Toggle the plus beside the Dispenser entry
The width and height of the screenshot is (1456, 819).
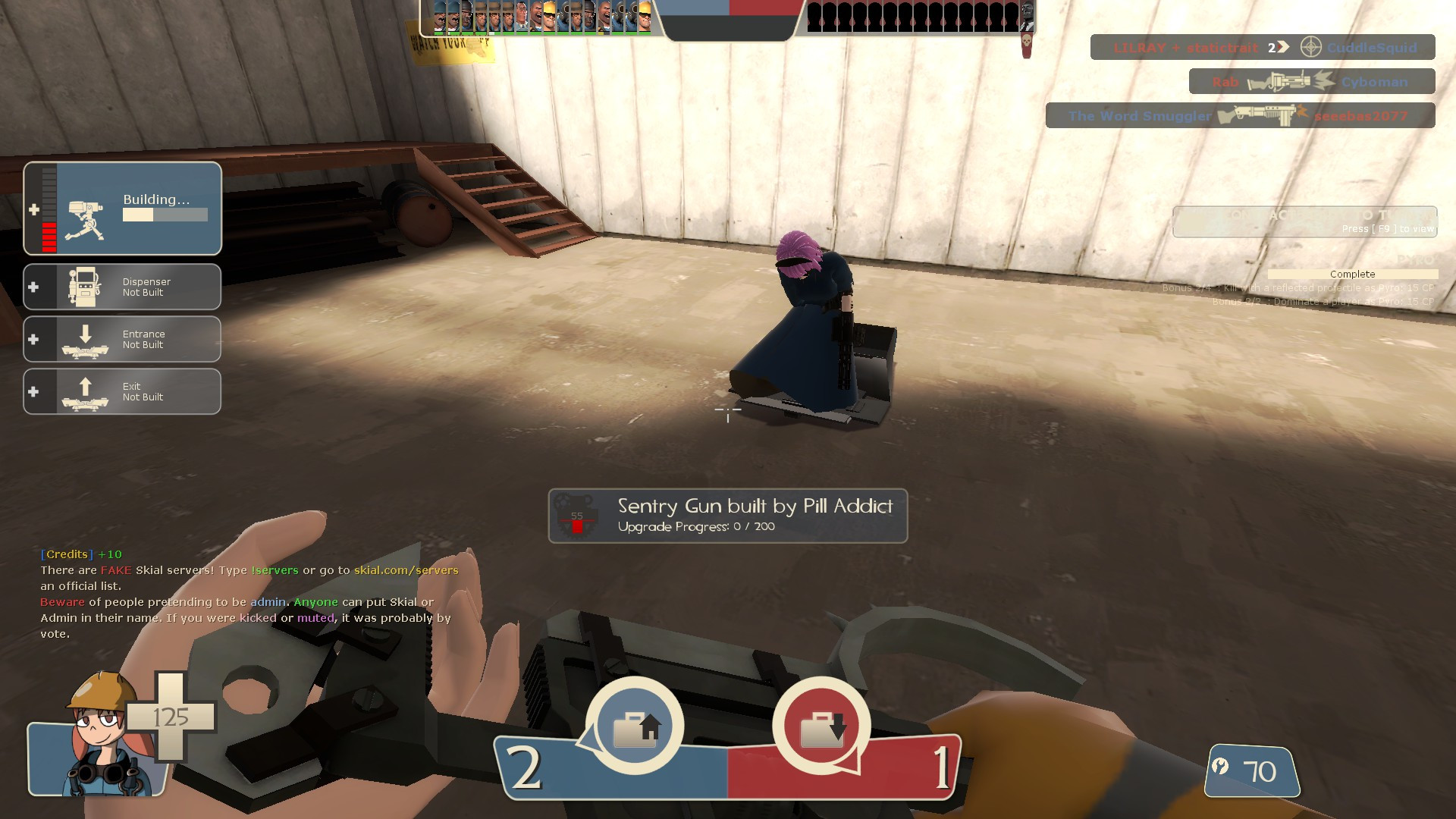[33, 287]
